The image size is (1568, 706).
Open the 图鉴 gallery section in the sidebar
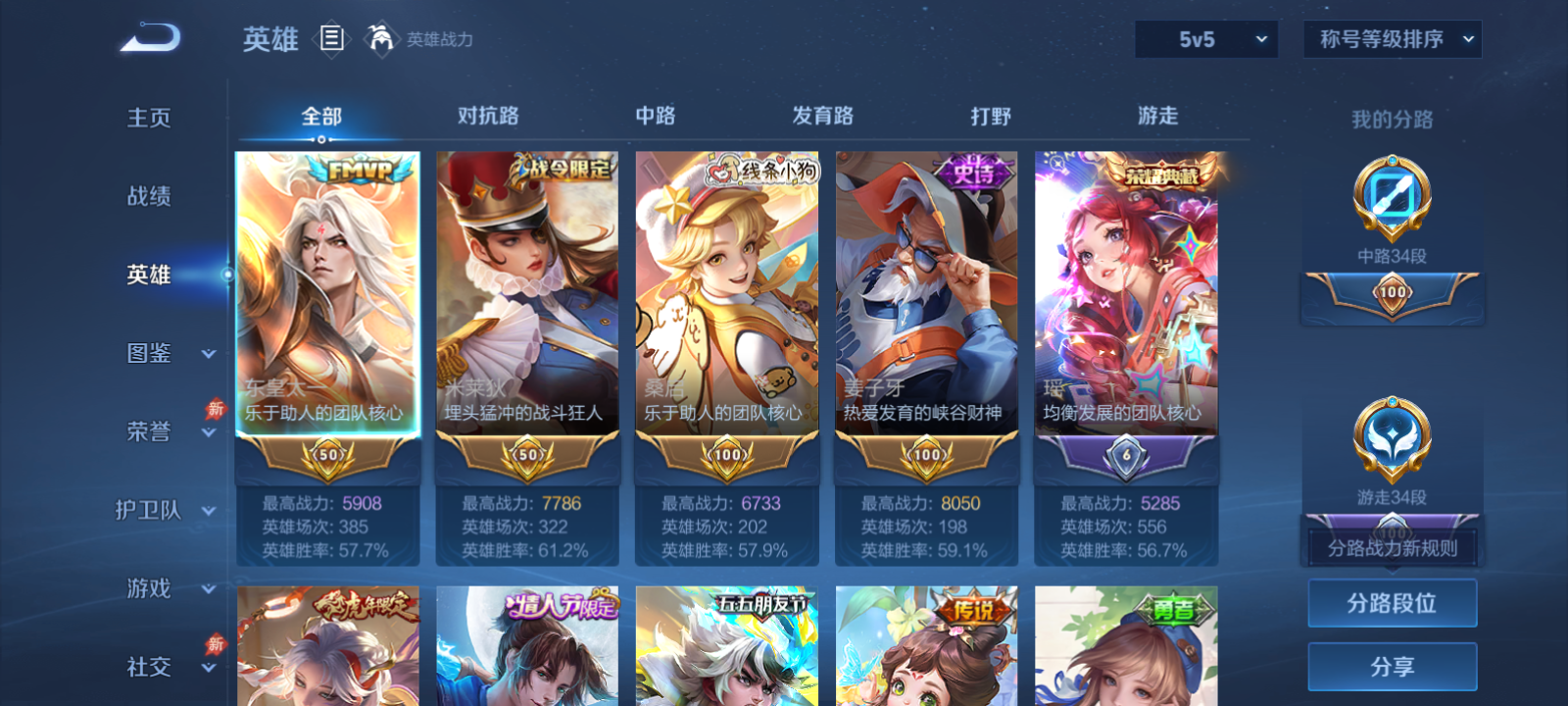(x=148, y=354)
